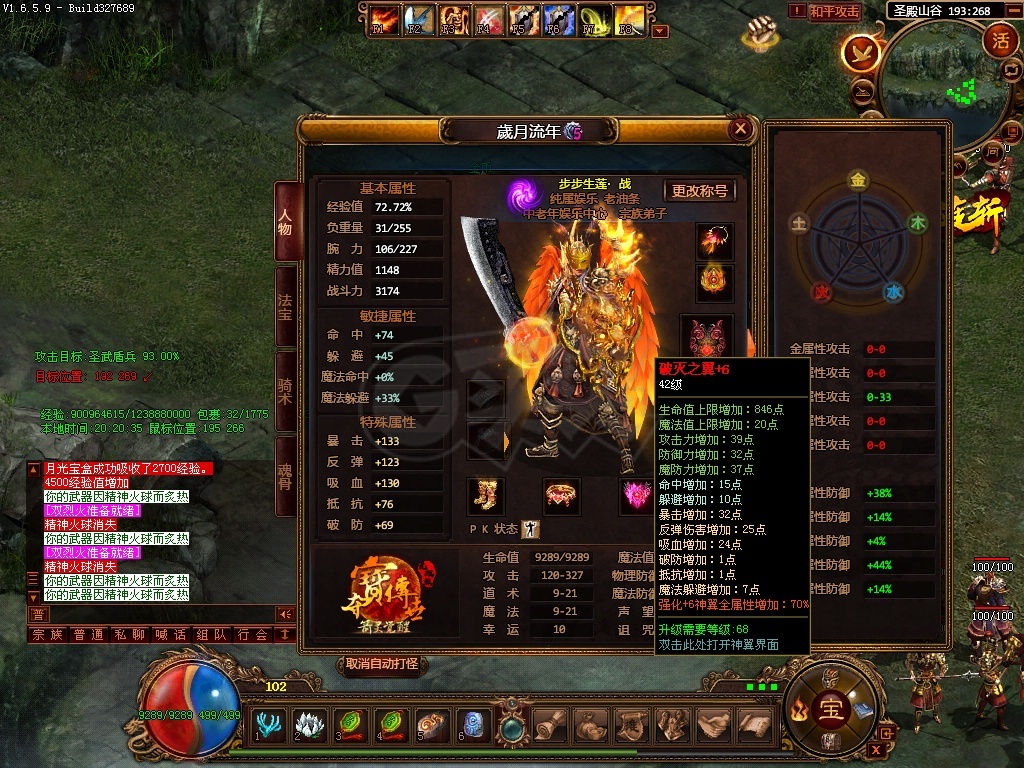Viewport: 1024px width, 768px height.
Task: Use the blue coral item in slot 1
Action: pyautogui.click(x=269, y=724)
